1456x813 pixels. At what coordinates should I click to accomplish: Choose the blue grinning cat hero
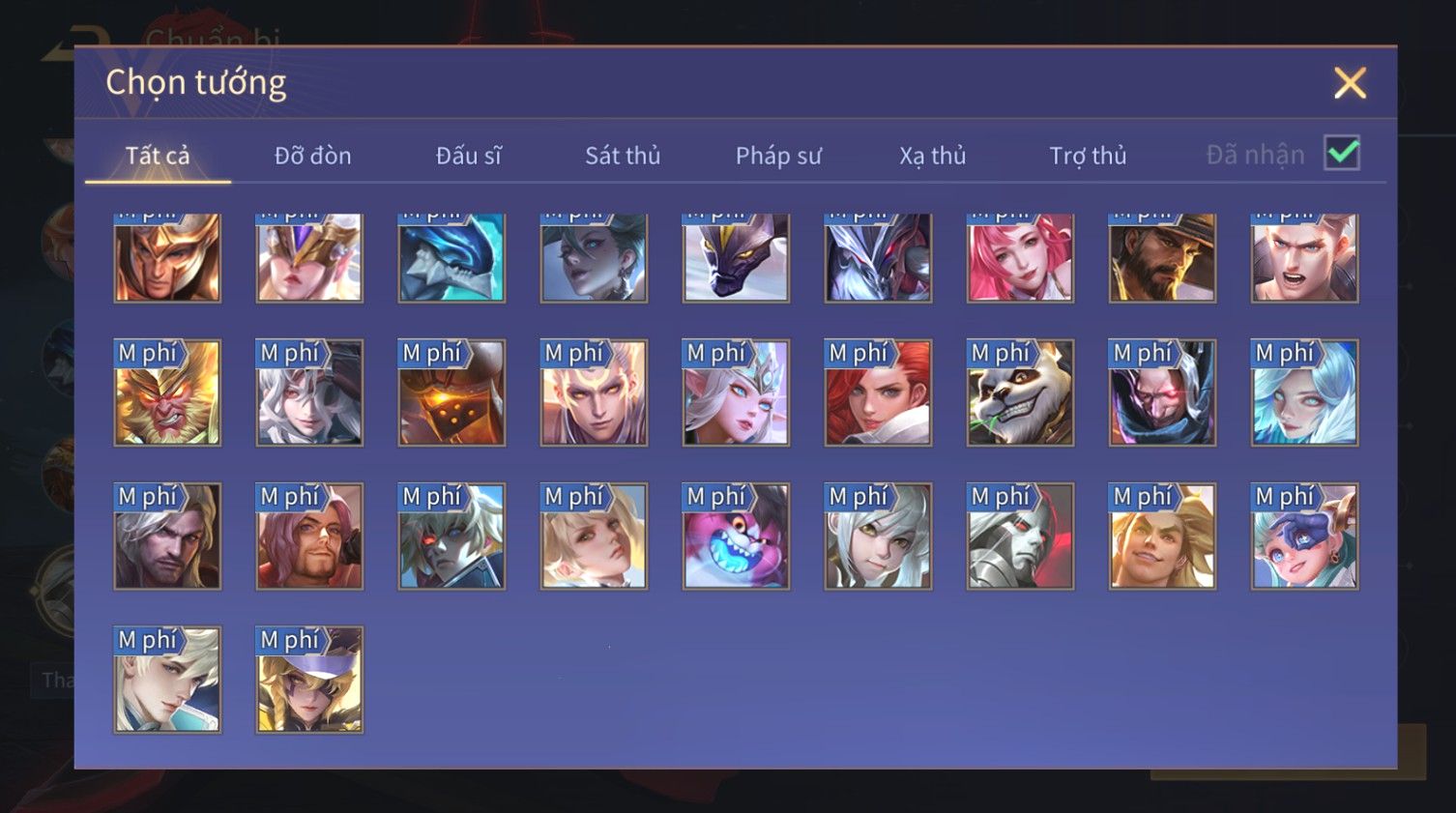click(x=736, y=537)
